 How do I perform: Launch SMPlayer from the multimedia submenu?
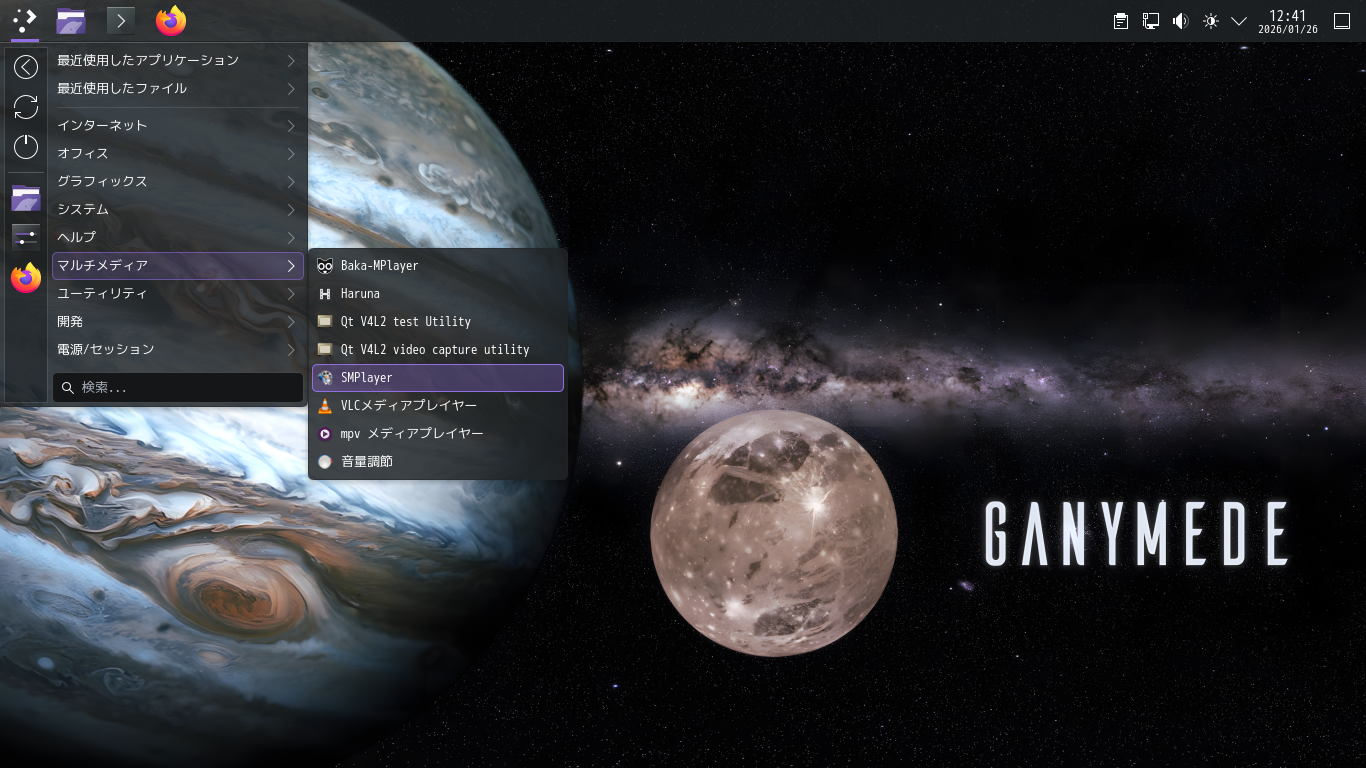(438, 378)
